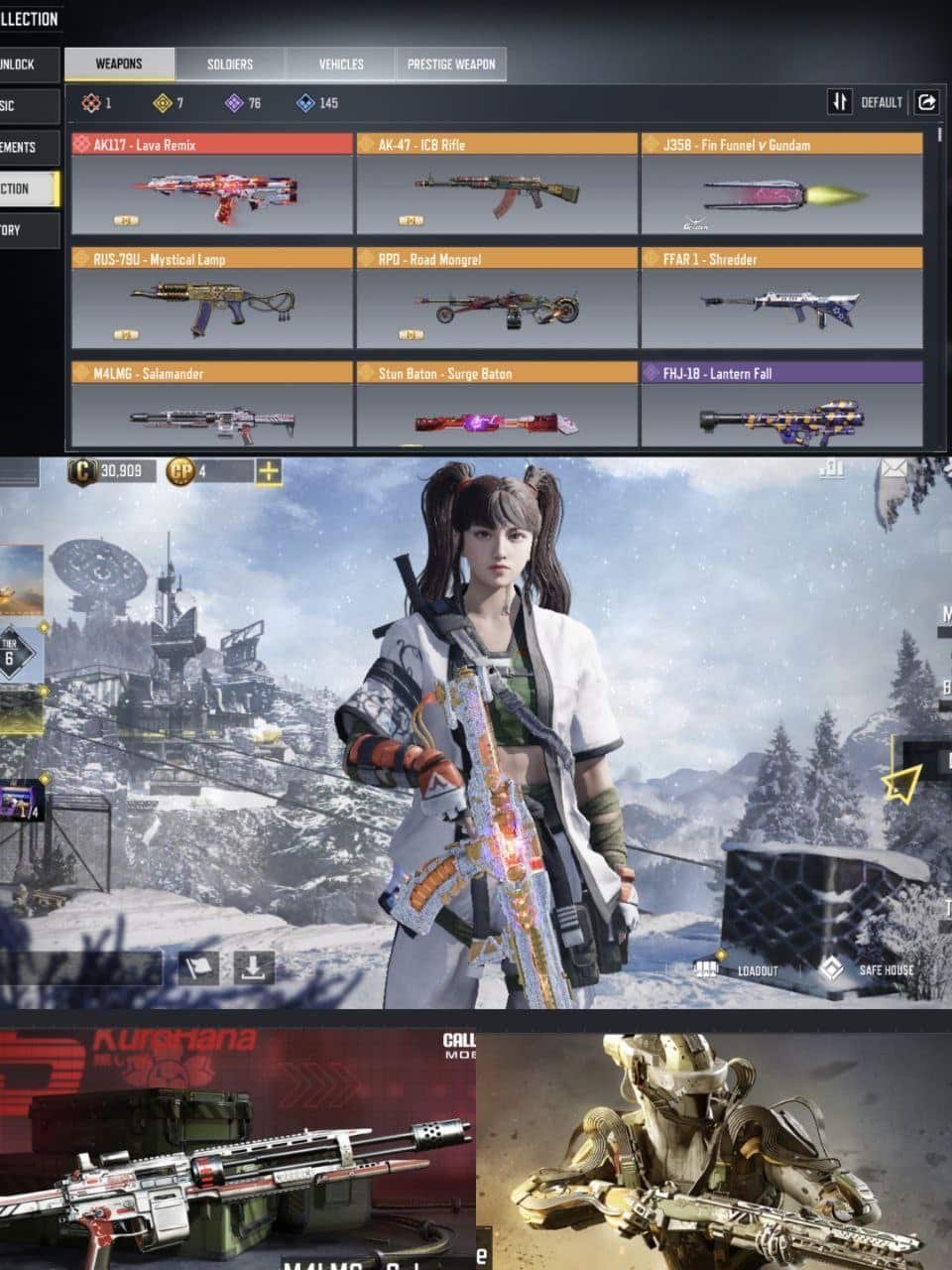
Task: Open the Stun Baton Surge Baton card
Action: (496, 407)
